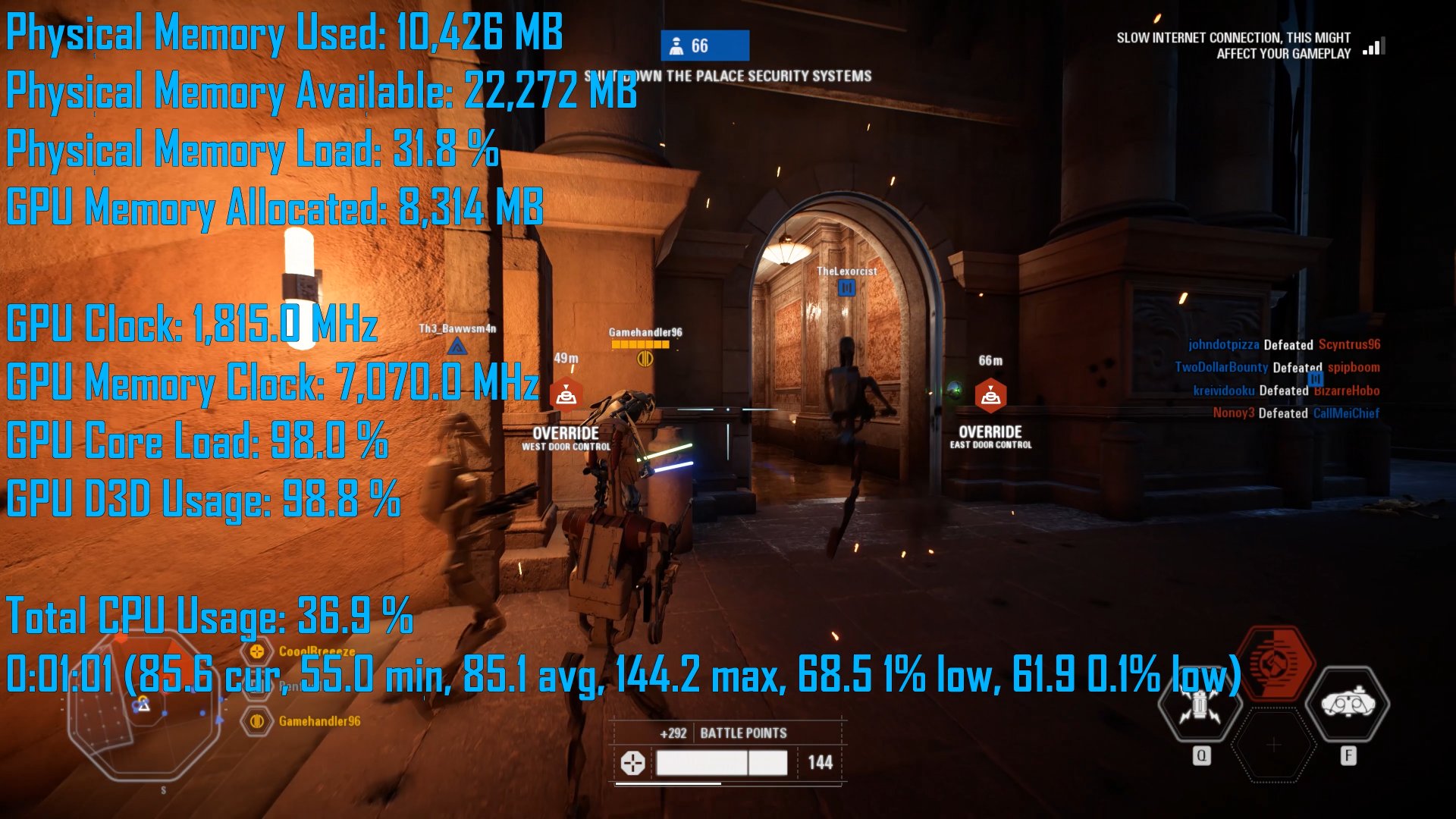Image resolution: width=1456 pixels, height=819 pixels.
Task: Click the slow connection signal bars icon
Action: click(1374, 47)
